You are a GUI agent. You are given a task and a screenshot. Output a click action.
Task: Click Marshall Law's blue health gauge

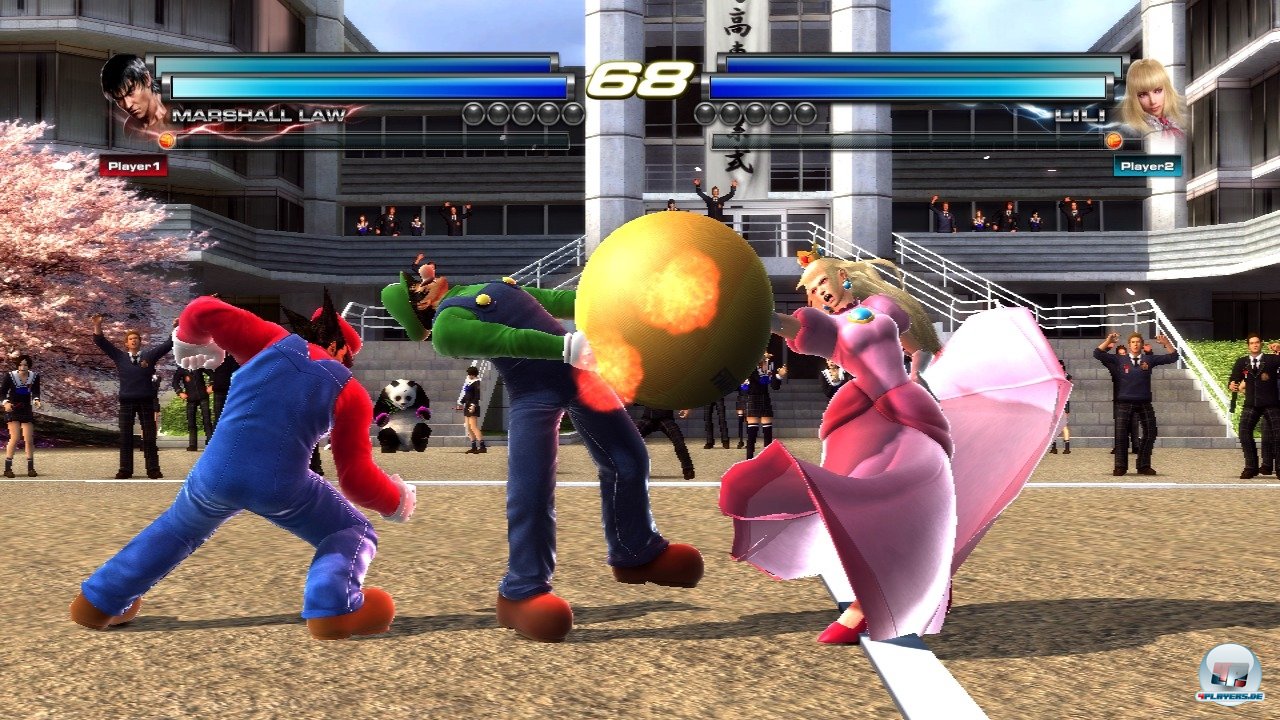tap(366, 87)
